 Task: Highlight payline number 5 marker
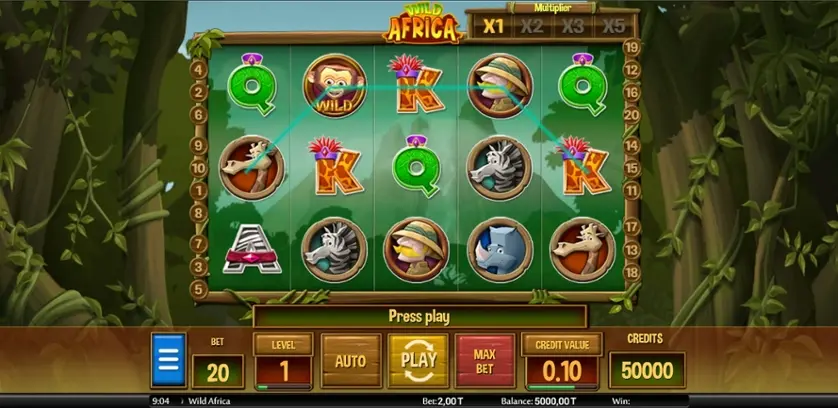[198, 290]
